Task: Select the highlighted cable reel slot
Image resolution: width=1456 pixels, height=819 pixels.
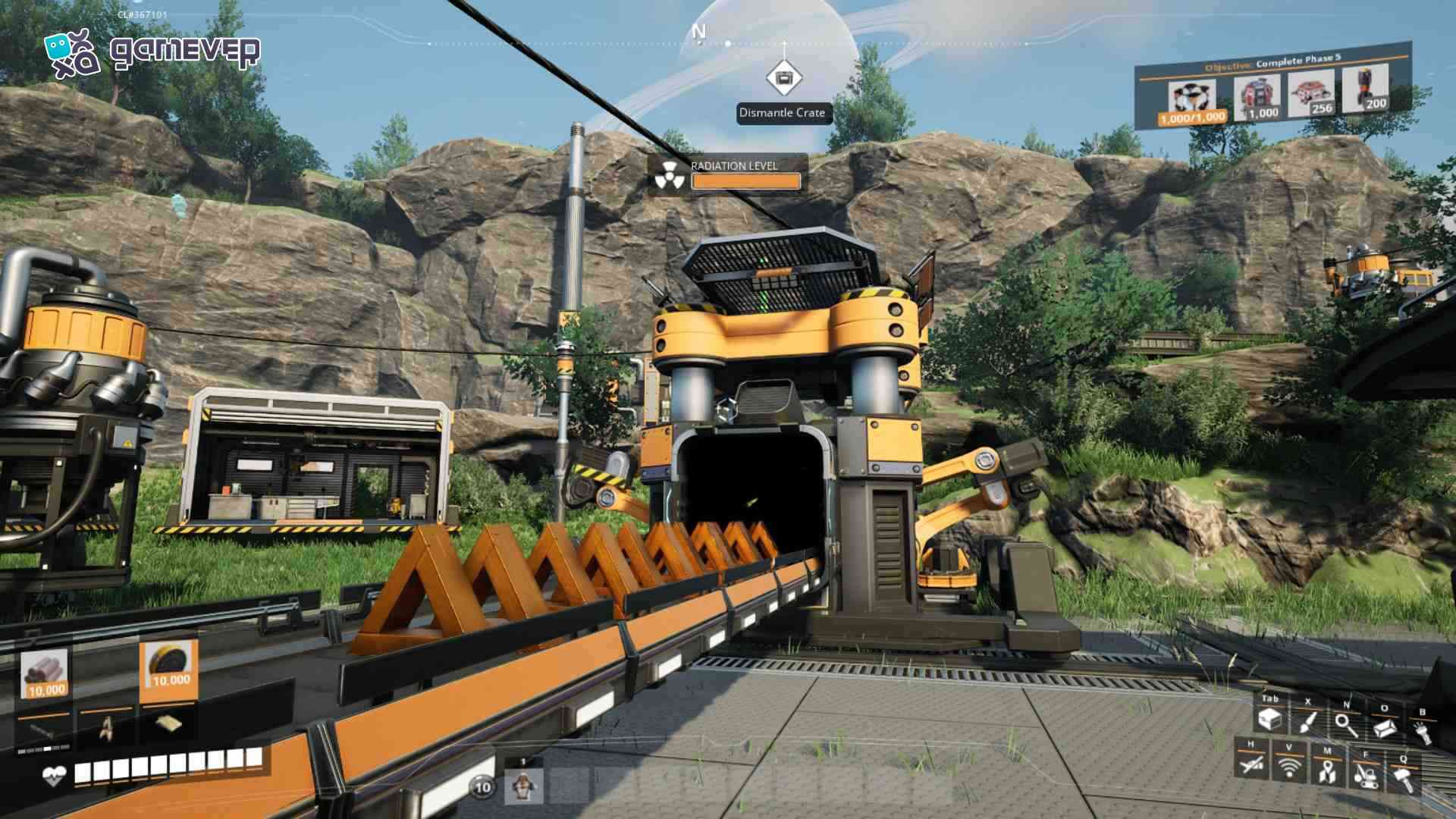Action: click(x=169, y=669)
